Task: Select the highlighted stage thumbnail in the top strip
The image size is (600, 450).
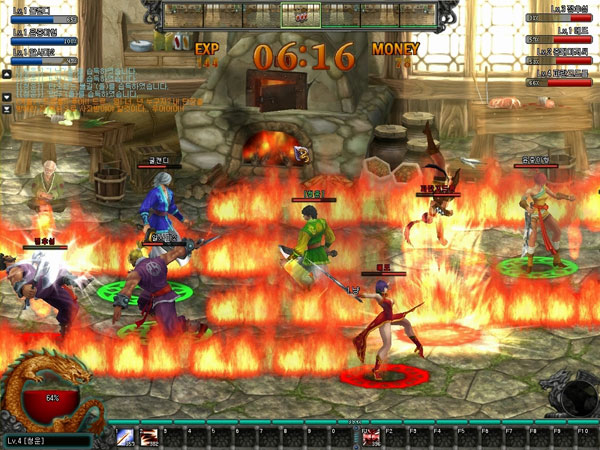Action: 299,14
